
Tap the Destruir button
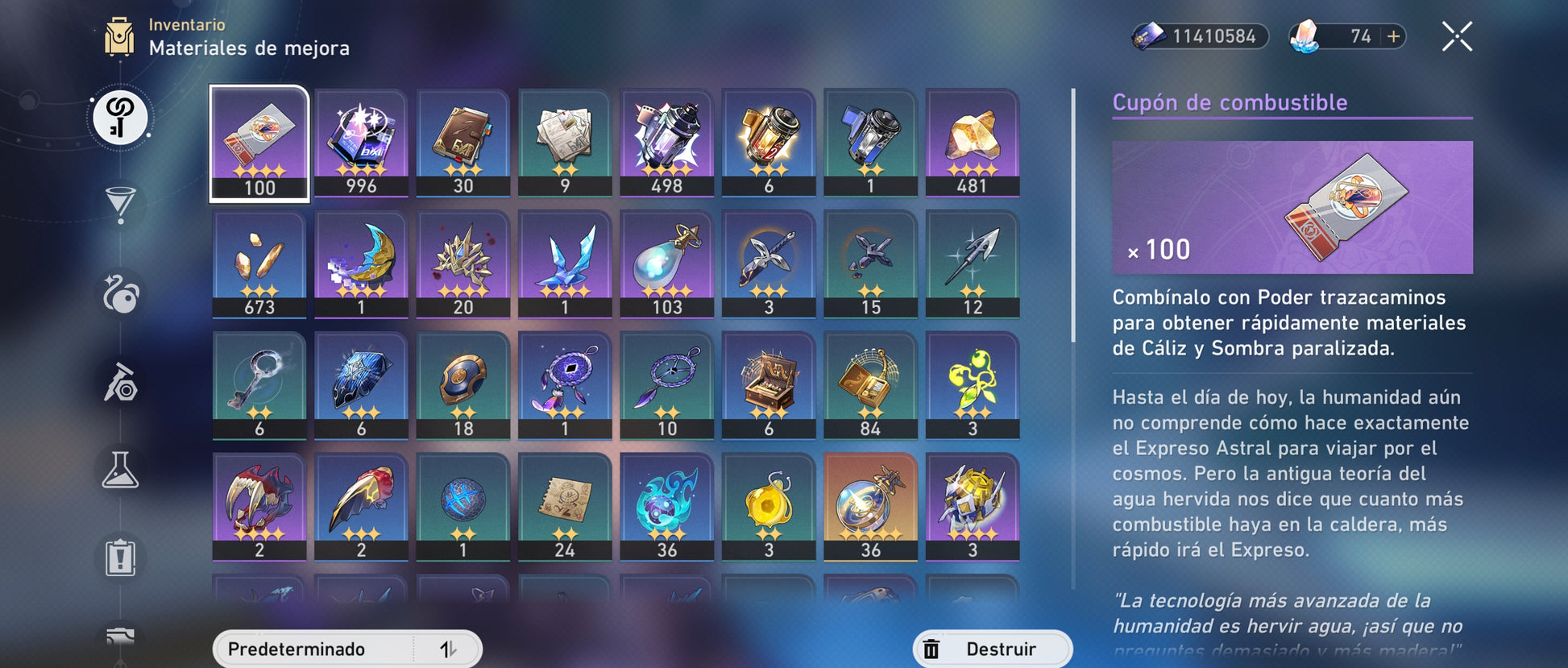click(x=992, y=649)
